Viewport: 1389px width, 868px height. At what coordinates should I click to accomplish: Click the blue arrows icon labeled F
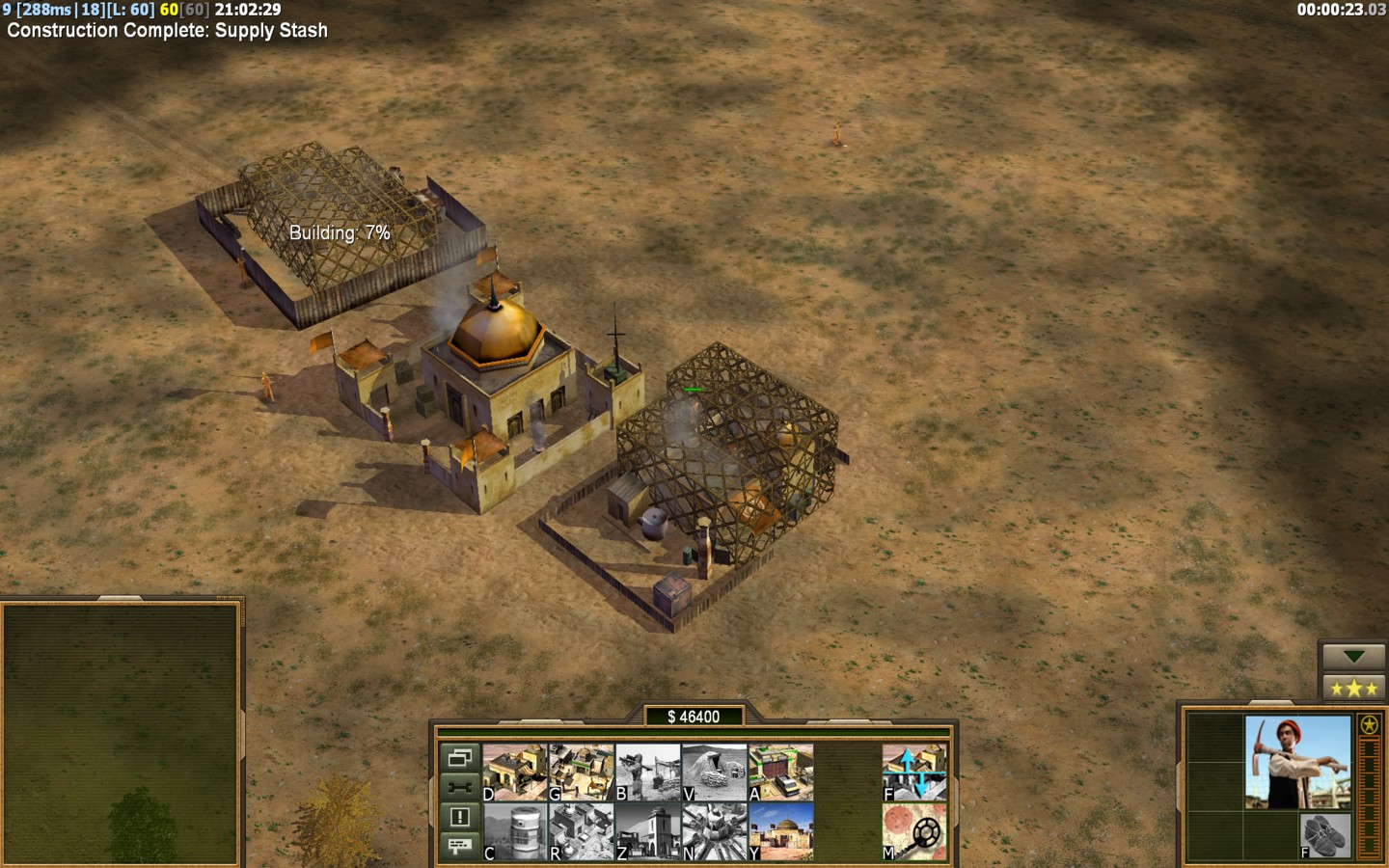tap(913, 772)
